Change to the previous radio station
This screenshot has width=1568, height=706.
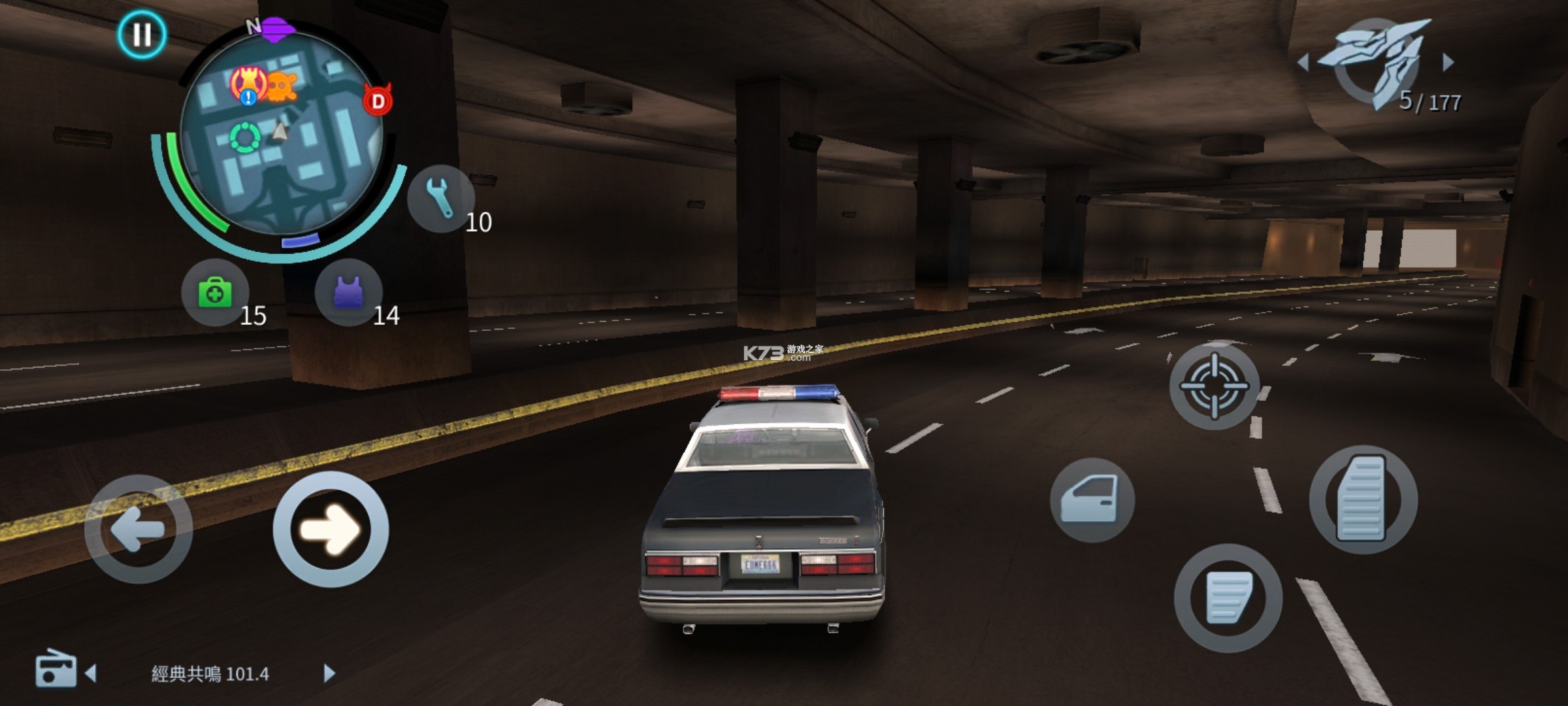(x=91, y=673)
